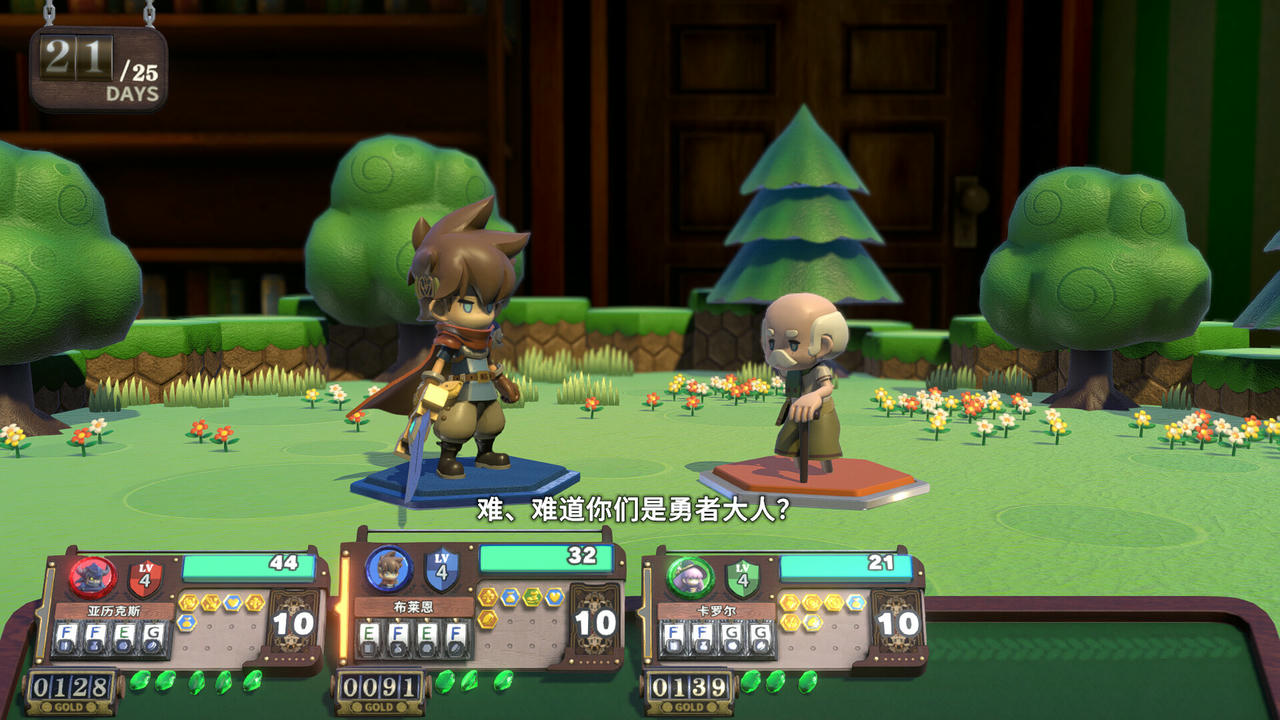Expand 亚历克斯's panel via left side handle

(46, 614)
